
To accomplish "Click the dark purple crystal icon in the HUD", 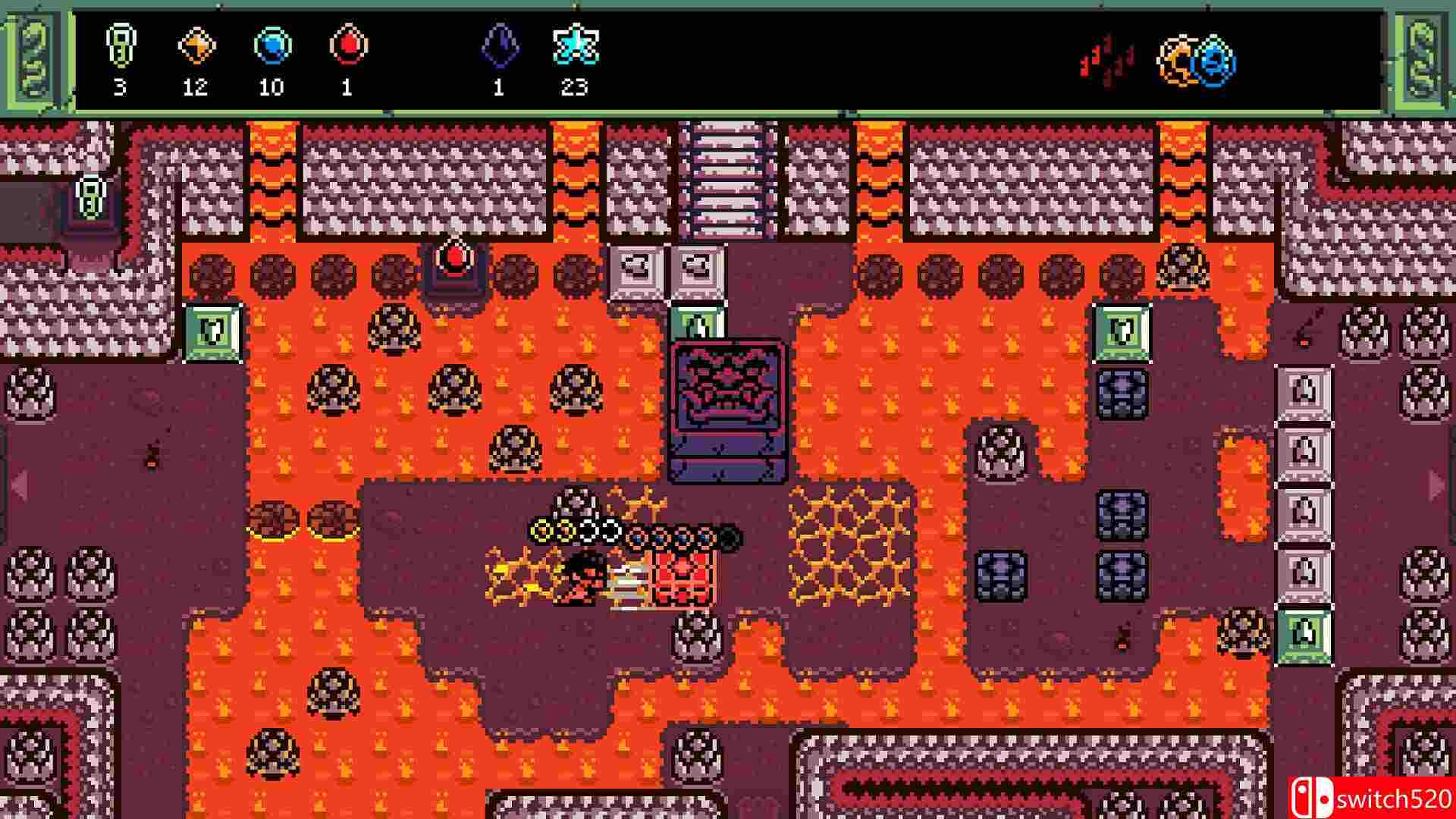I will (499, 47).
